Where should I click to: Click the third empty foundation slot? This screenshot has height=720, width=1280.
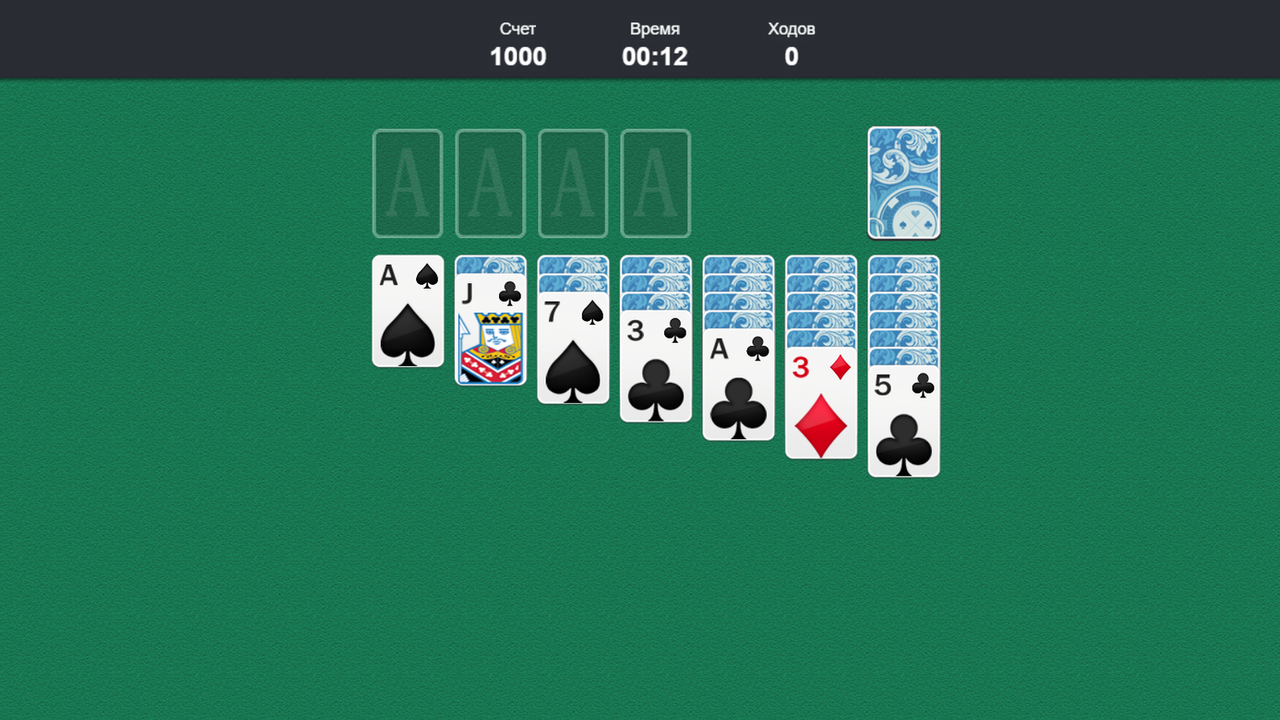pyautogui.click(x=573, y=183)
